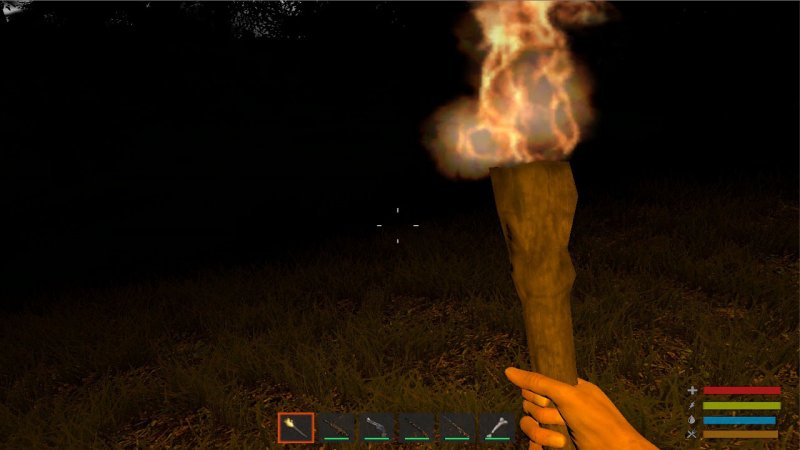Image resolution: width=800 pixels, height=450 pixels.
Task: Equip the revolver from the hotbar
Action: click(x=377, y=427)
